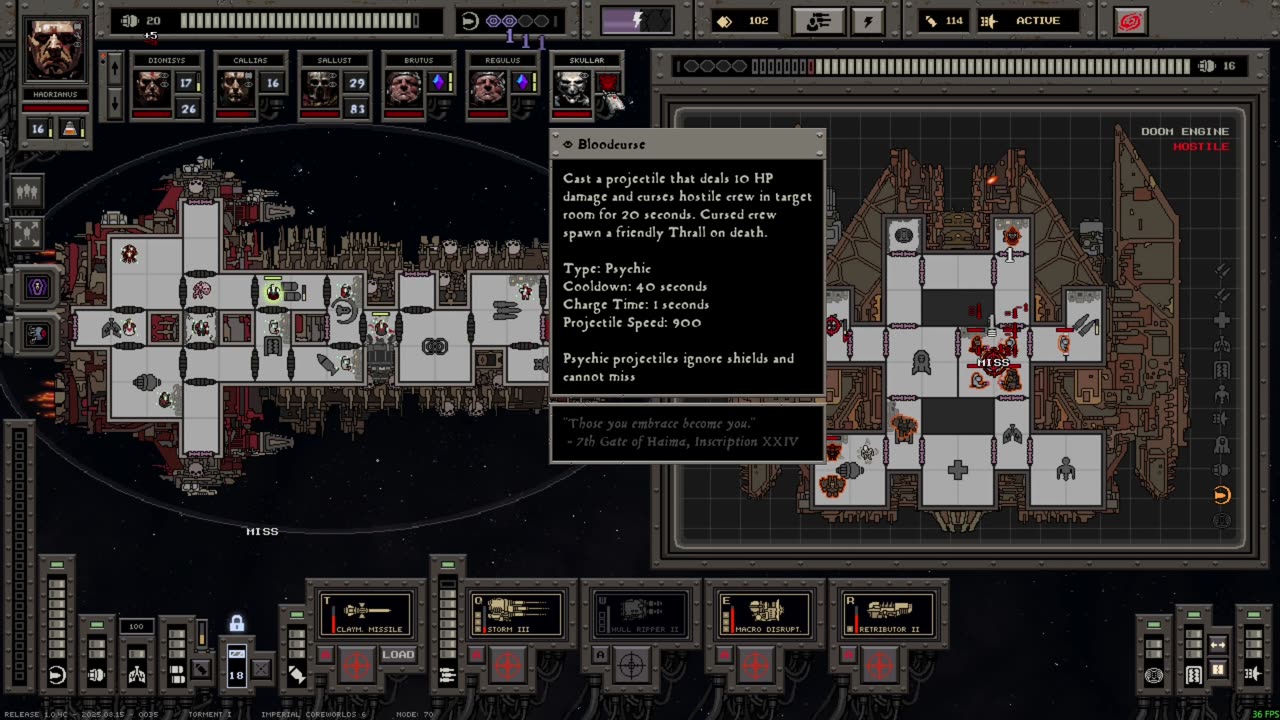Click the red swirl icon button
The height and width of the screenshot is (720, 1280).
click(1130, 21)
